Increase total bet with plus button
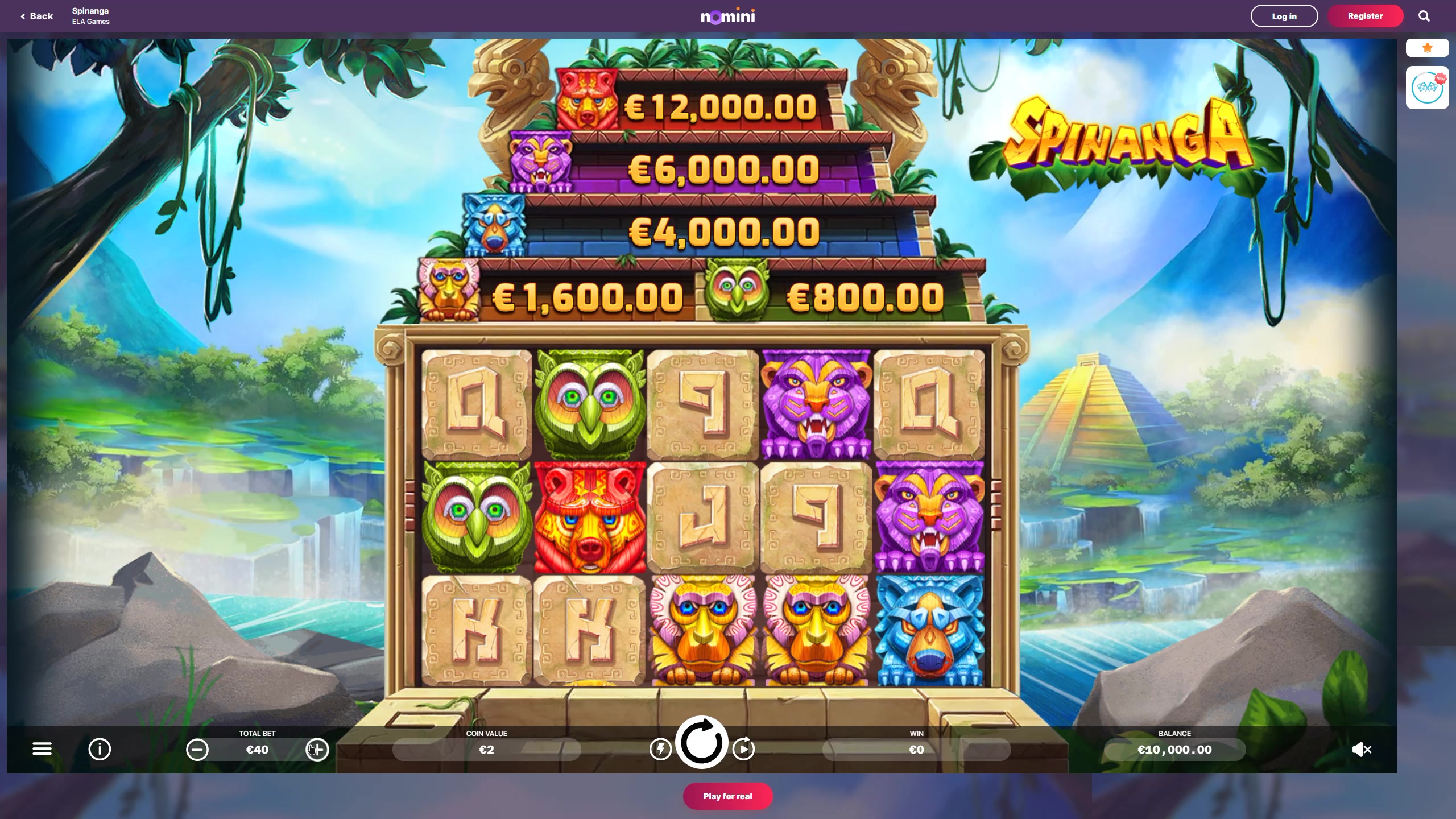This screenshot has height=819, width=1456. [x=317, y=750]
